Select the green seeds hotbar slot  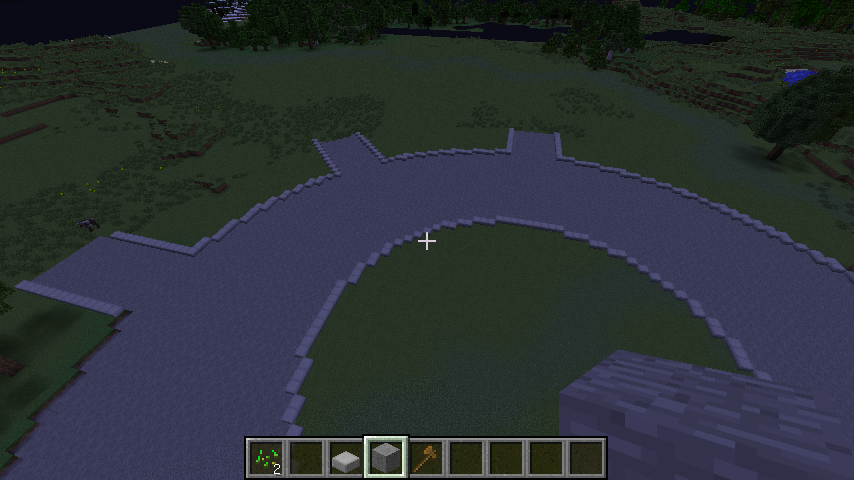(266, 458)
